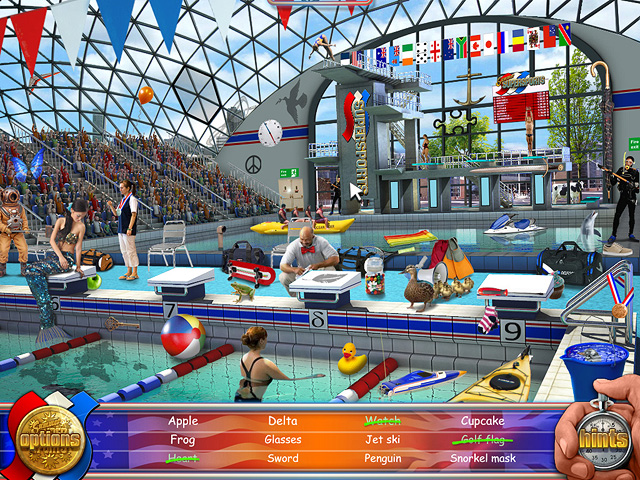Click Penguin in the word list
640x480 pixels.
pos(382,459)
